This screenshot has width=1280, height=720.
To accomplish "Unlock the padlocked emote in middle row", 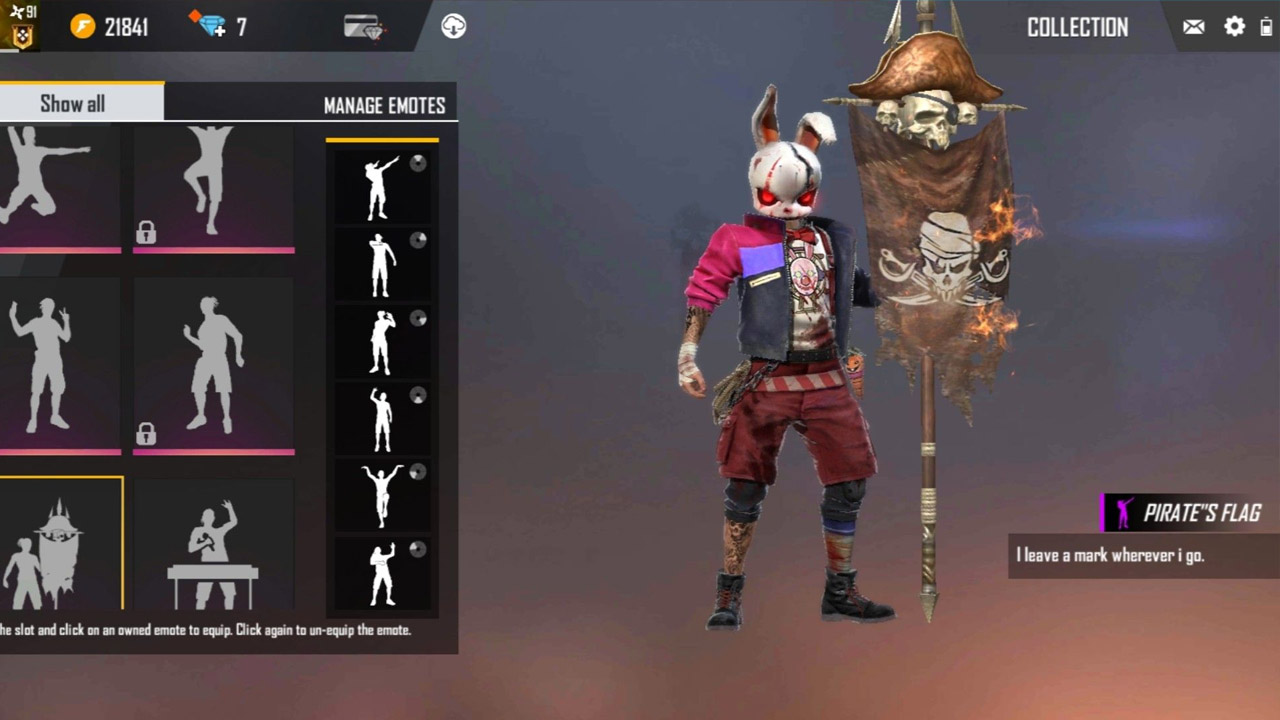I will tap(146, 434).
